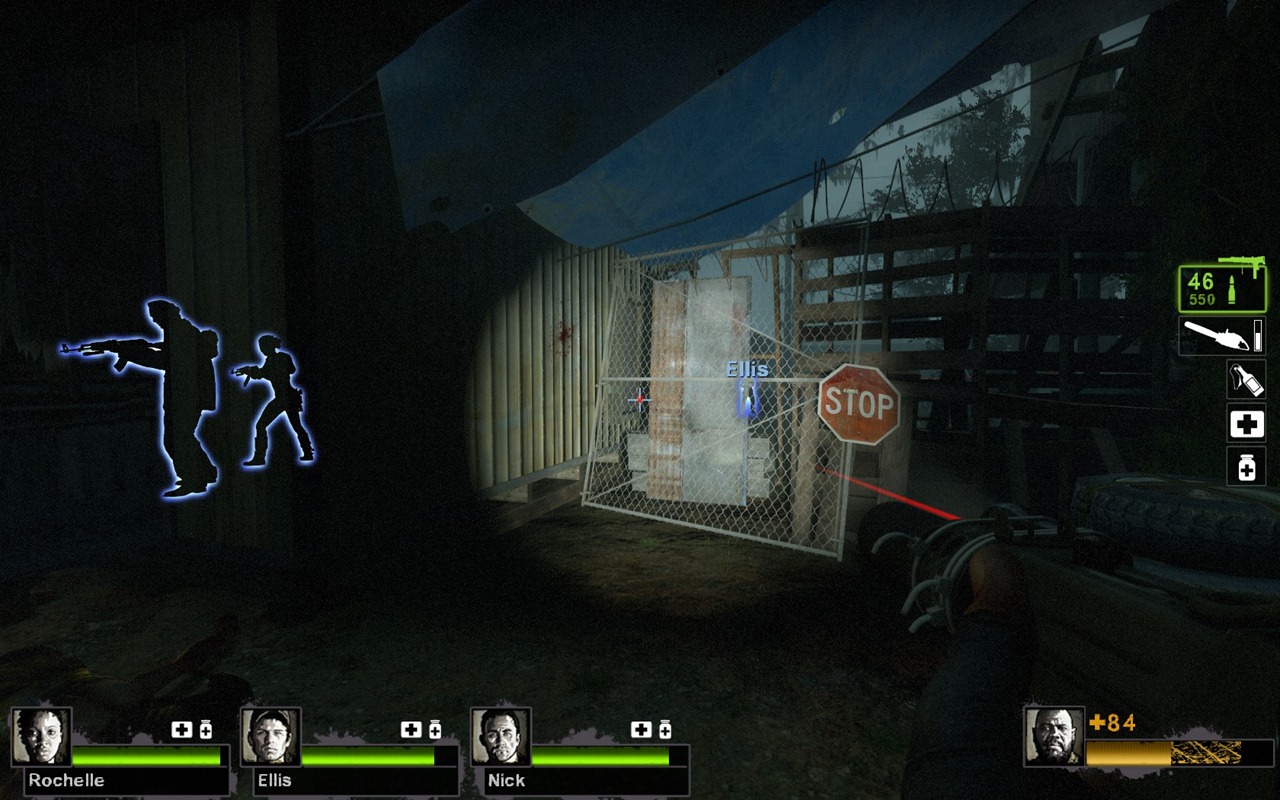1280x800 pixels.
Task: Click the Nick name label
Action: pos(506,780)
